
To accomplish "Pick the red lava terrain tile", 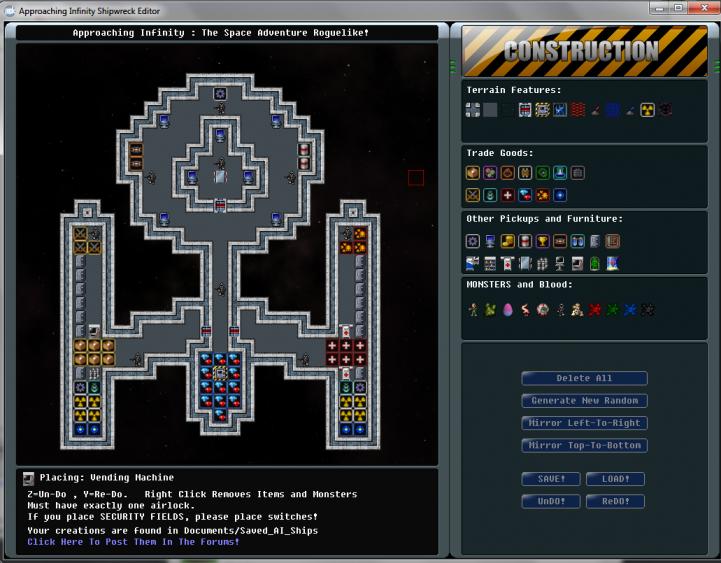I will point(578,109).
